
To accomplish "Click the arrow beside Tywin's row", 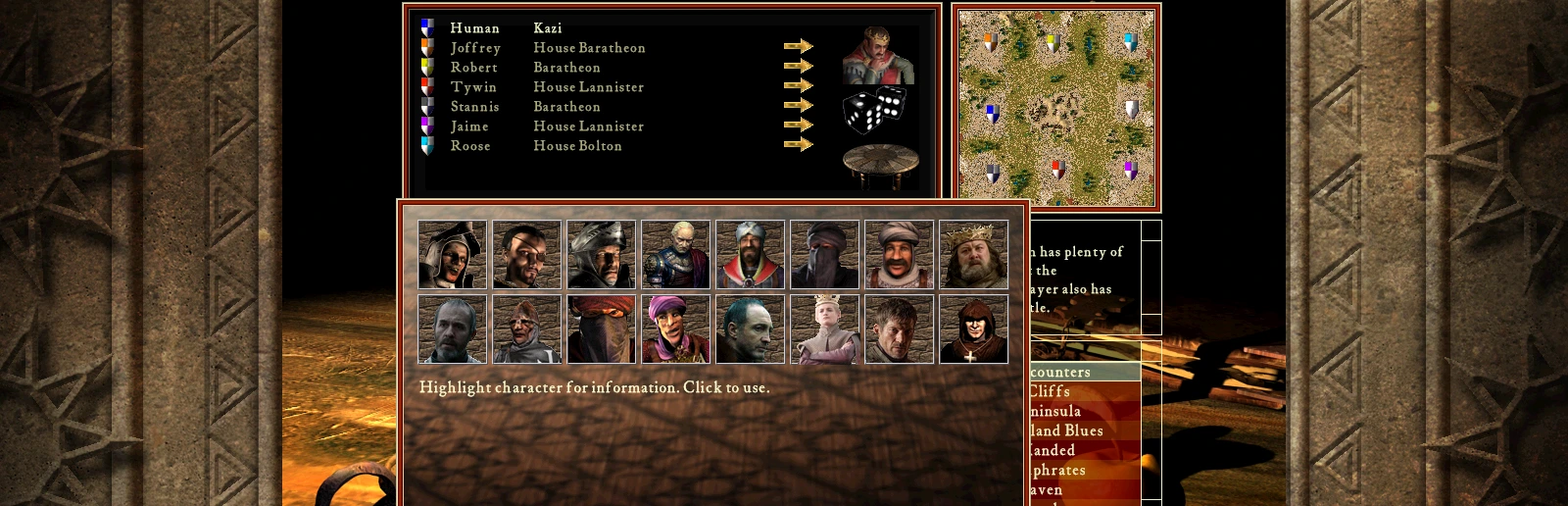I will 798,86.
